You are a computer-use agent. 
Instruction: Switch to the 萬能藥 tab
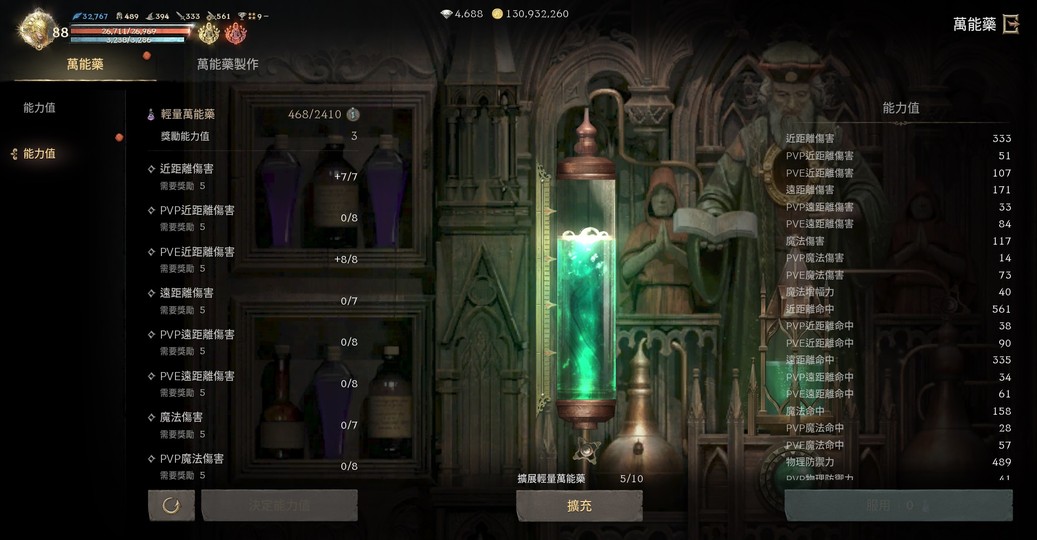tap(85, 64)
